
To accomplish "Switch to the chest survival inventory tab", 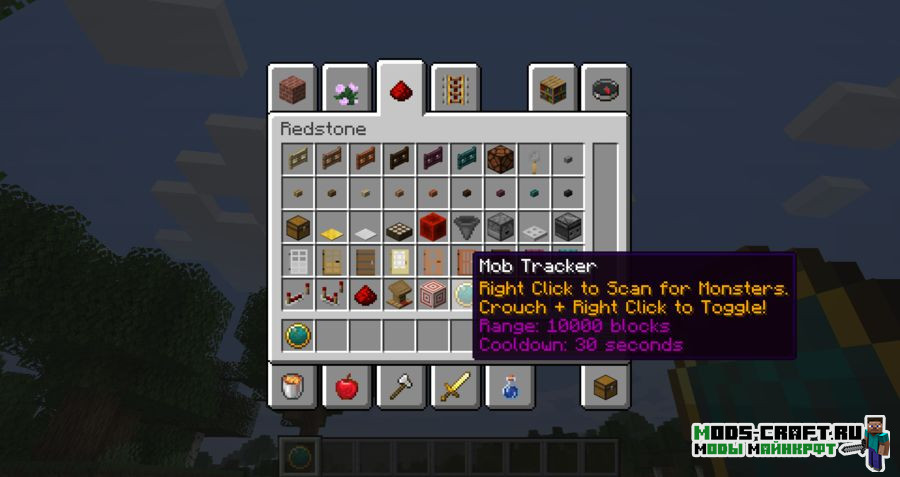I will pyautogui.click(x=605, y=386).
